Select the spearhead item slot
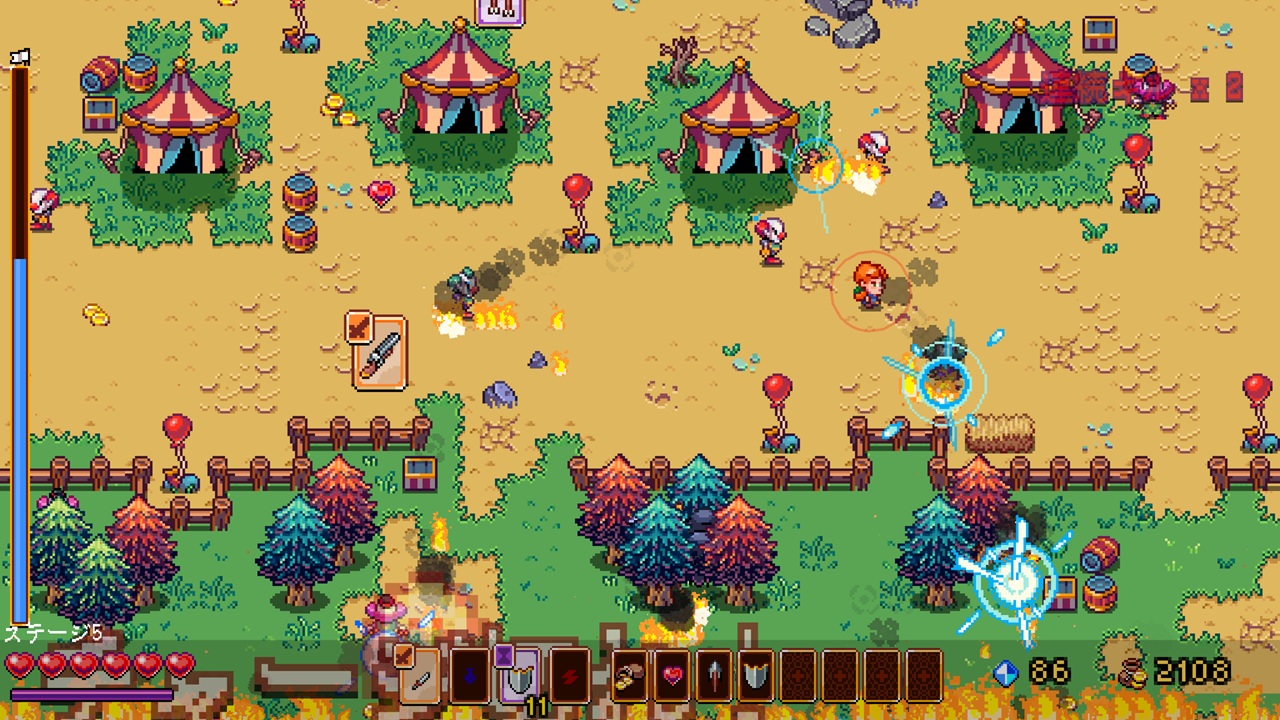 pyautogui.click(x=714, y=675)
